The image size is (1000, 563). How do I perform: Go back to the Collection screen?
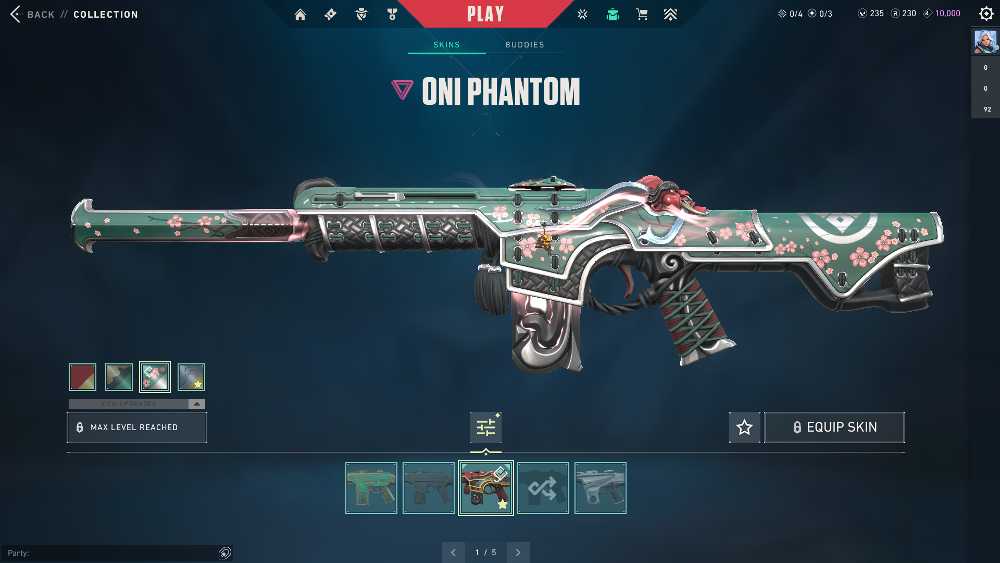[x=33, y=15]
